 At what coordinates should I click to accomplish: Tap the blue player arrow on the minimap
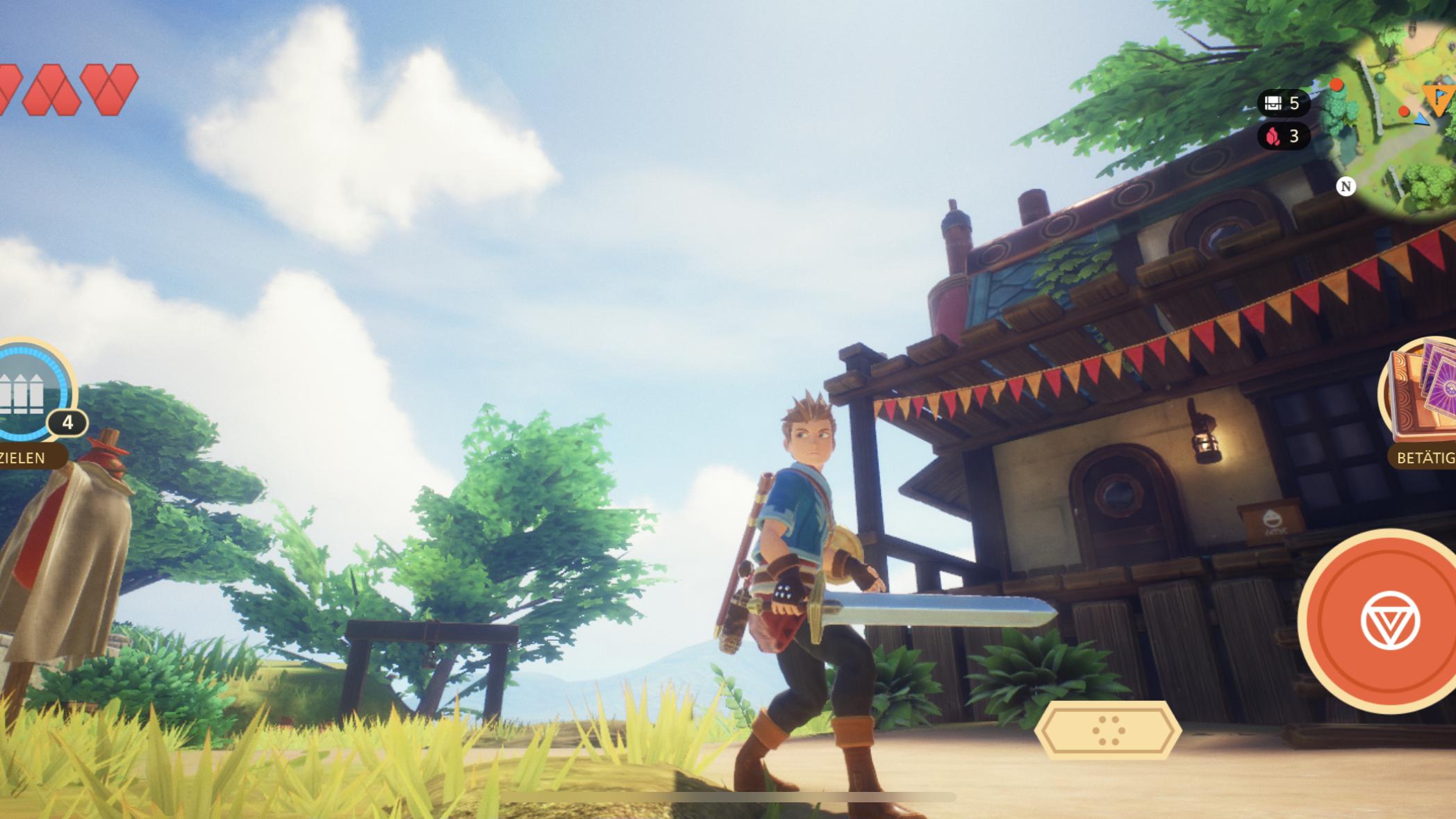coord(1421,119)
